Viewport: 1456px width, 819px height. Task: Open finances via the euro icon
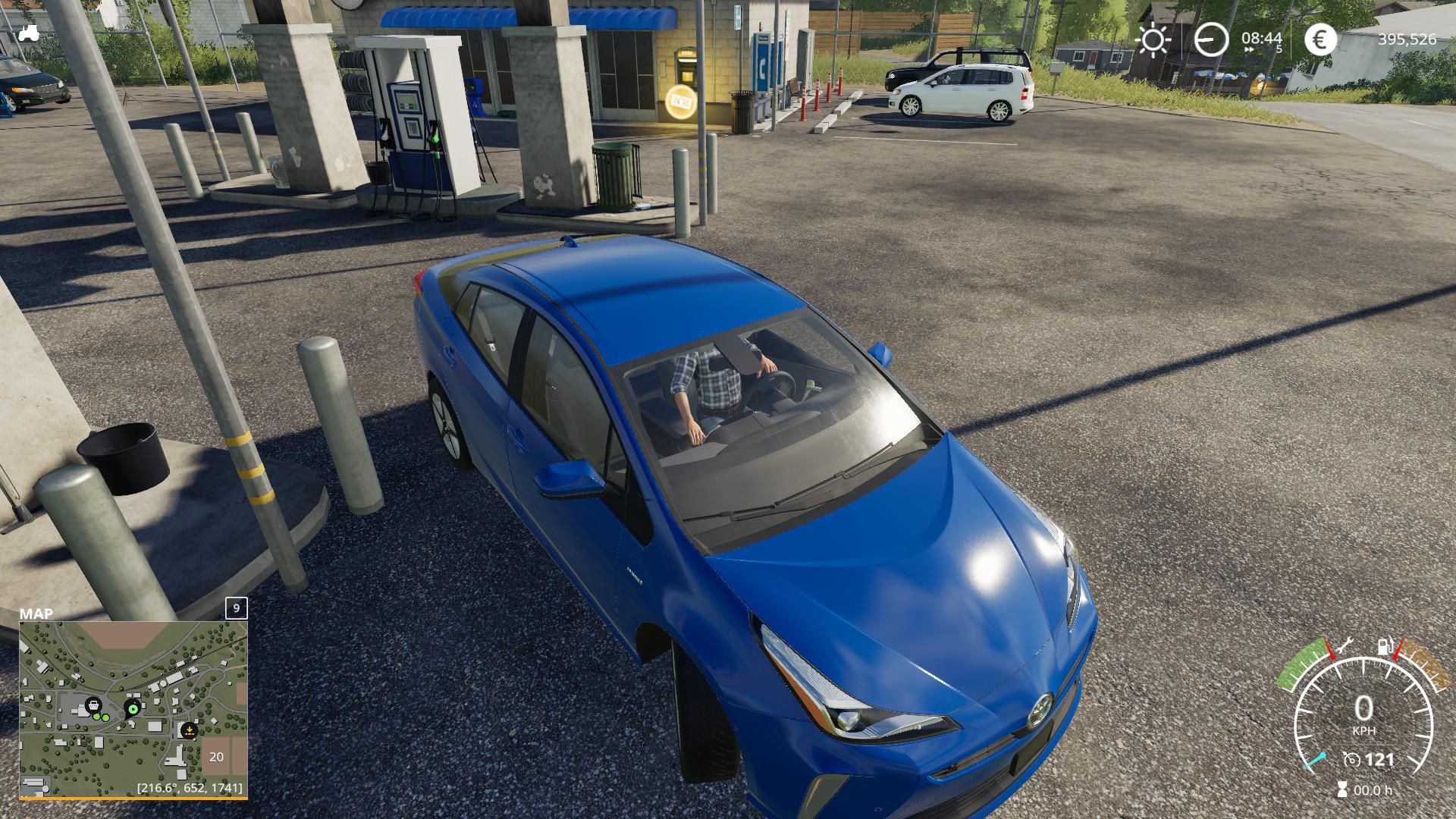[1320, 39]
